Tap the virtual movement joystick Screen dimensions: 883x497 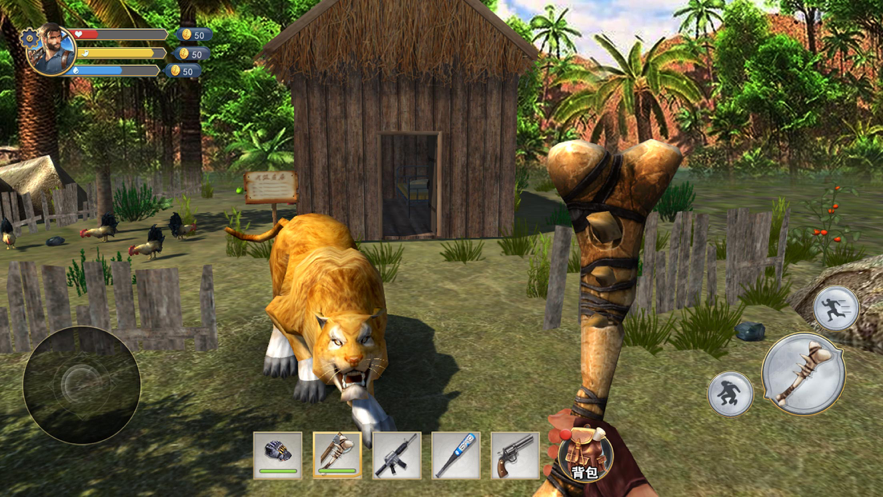click(82, 385)
